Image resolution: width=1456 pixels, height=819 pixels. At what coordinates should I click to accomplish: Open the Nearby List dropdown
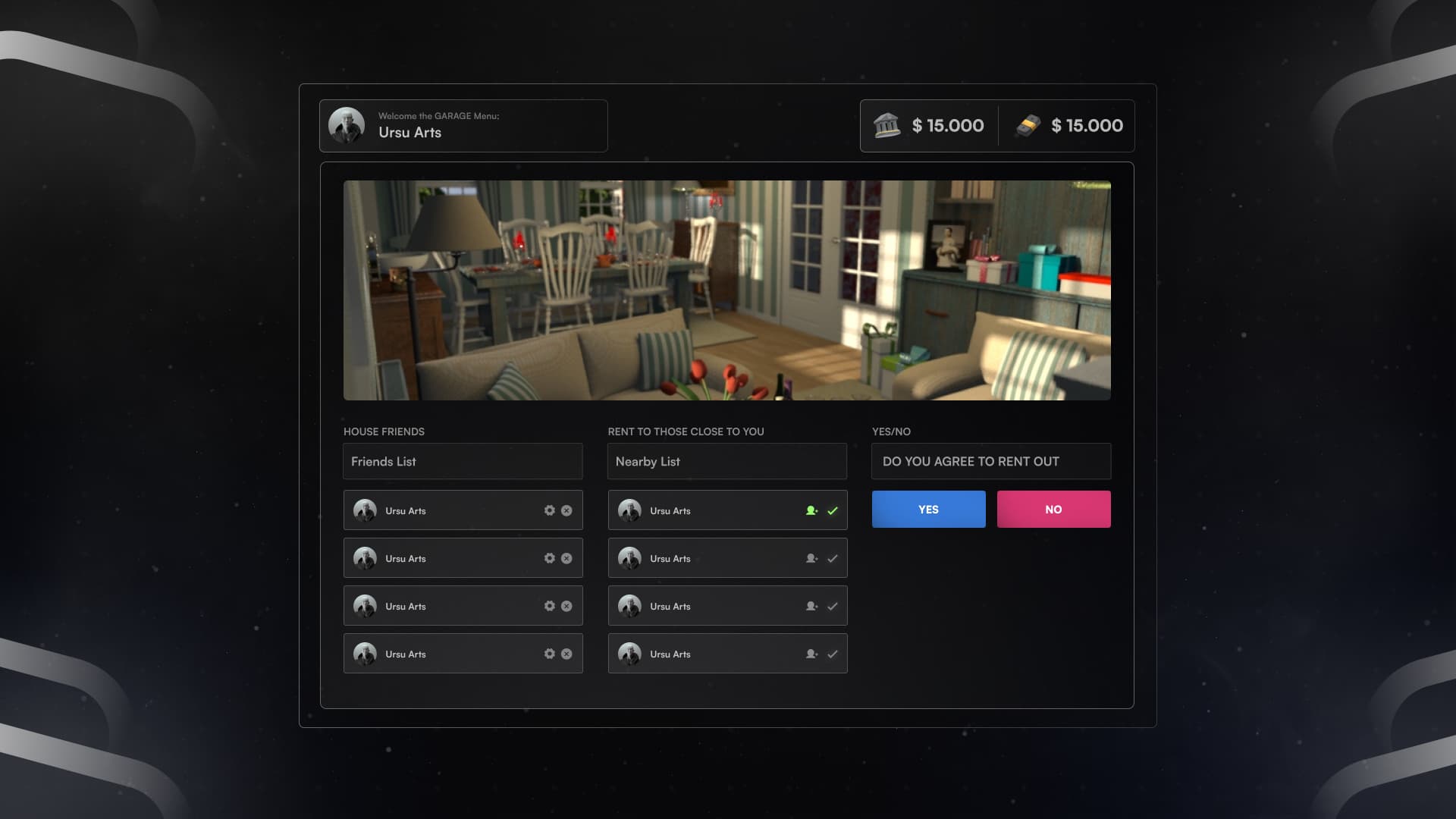pyautogui.click(x=726, y=461)
